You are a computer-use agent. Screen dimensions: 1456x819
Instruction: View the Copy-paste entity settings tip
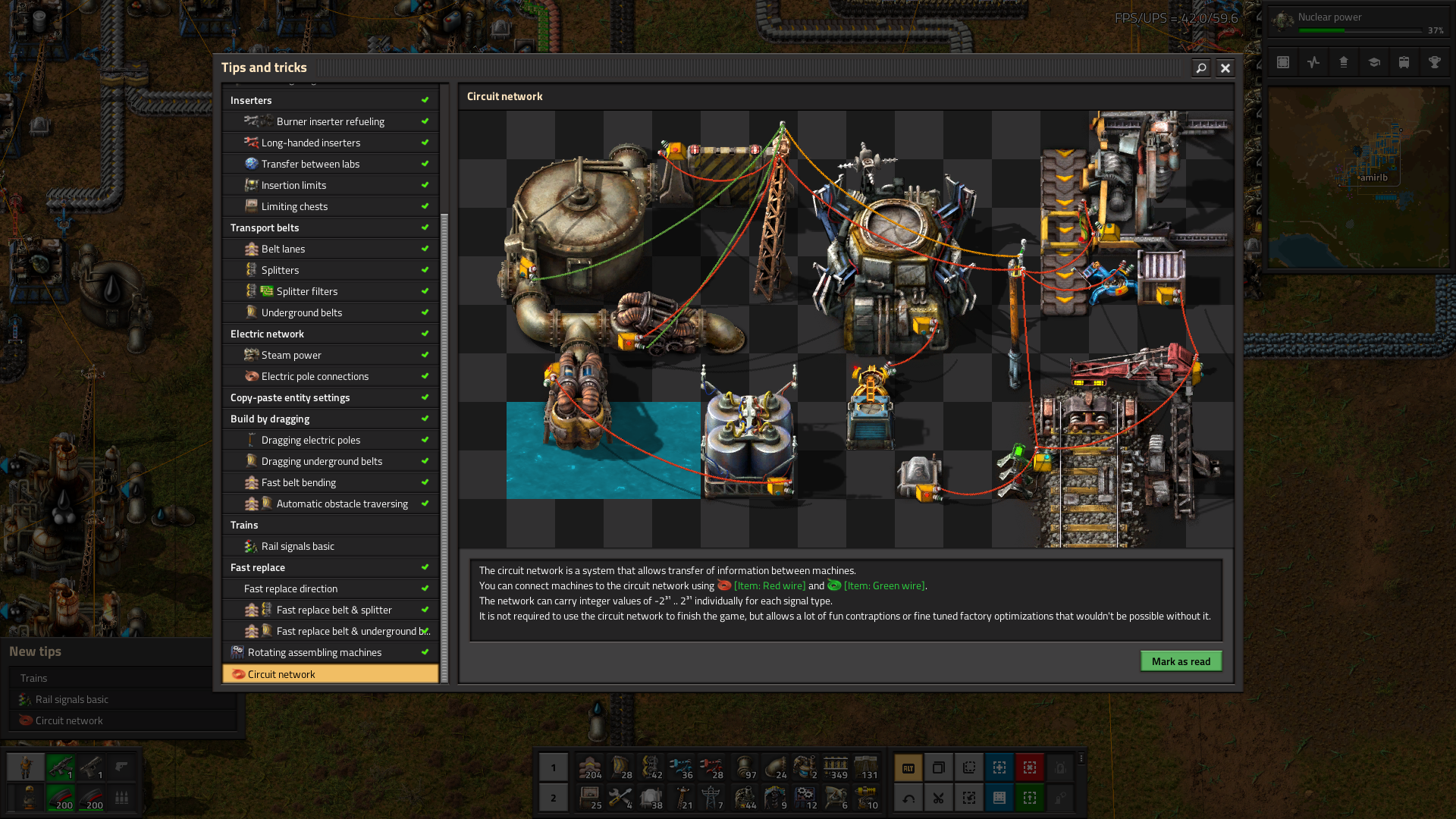pyautogui.click(x=290, y=397)
